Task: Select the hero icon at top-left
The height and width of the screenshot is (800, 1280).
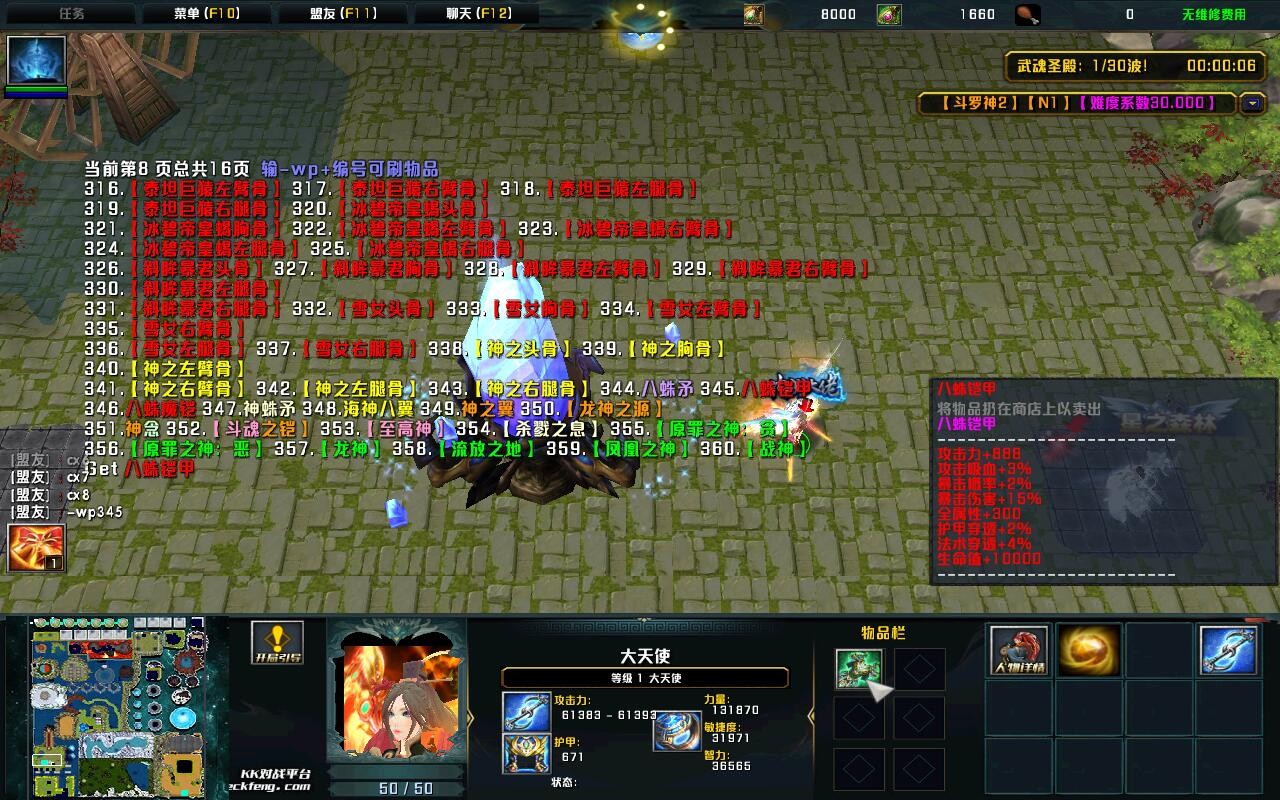Action: 37,61
